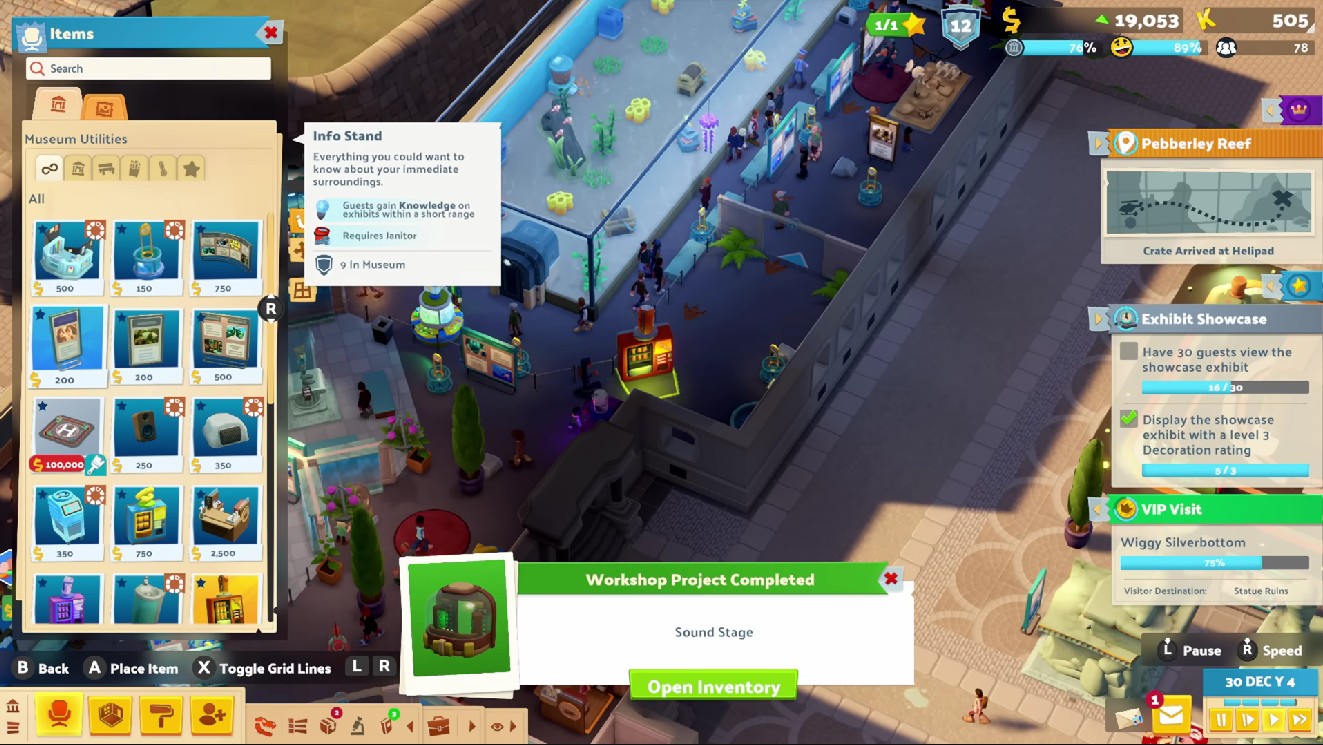Close the Workshop Project Completed popup

tap(890, 579)
